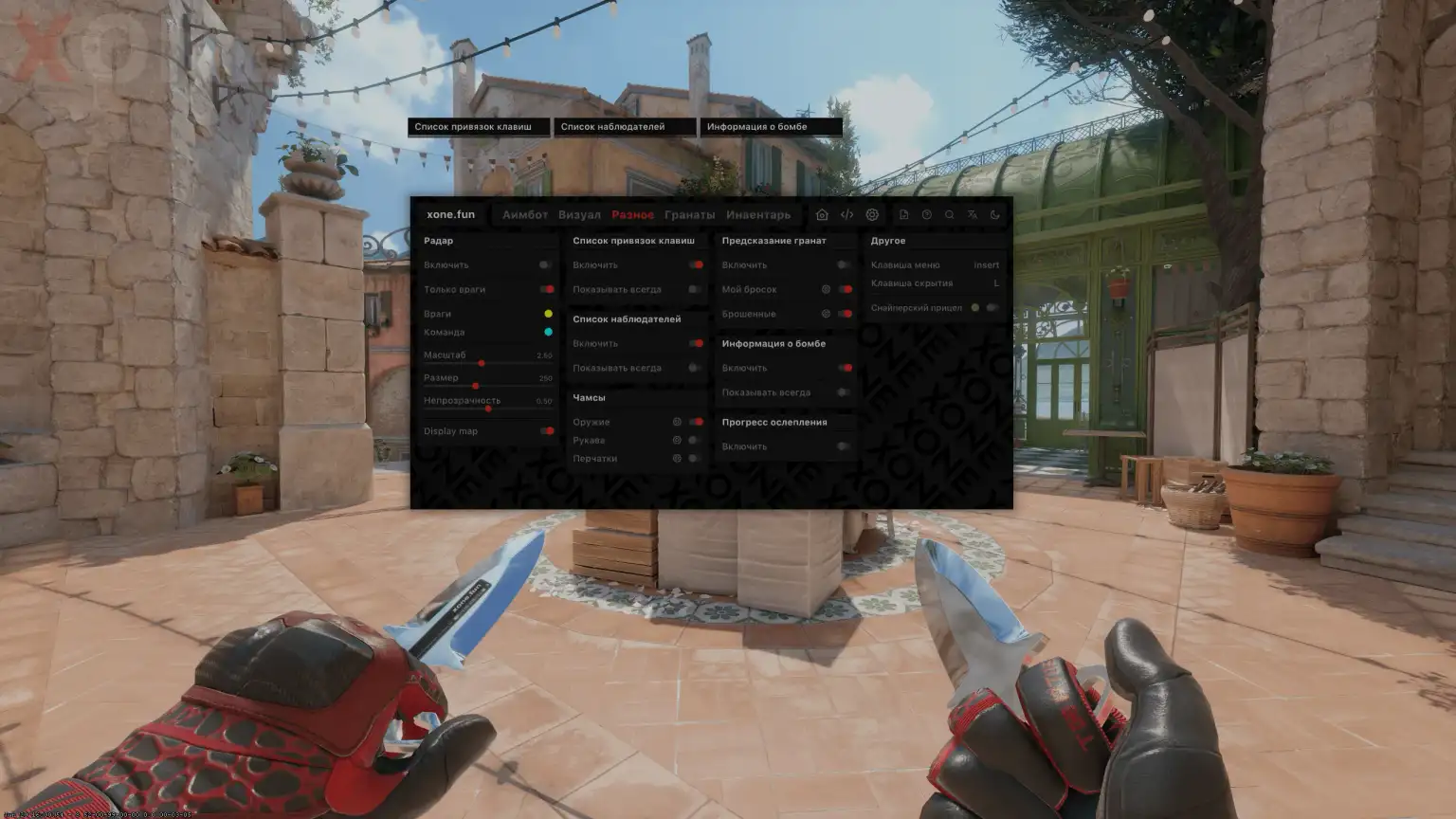
Task: Click the yellow Враги color swatch
Action: 548,313
